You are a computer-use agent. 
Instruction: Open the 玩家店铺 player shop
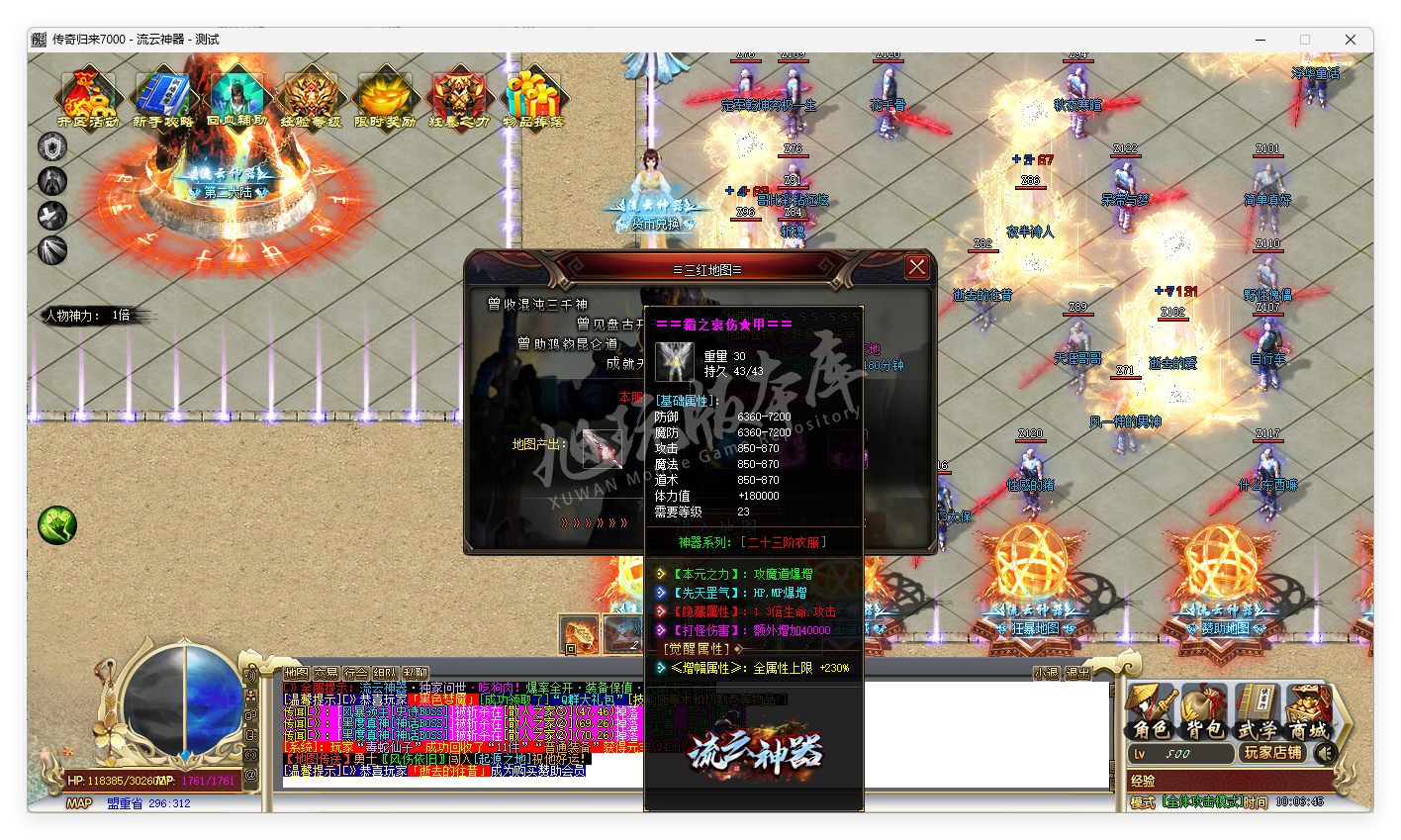(x=1272, y=754)
